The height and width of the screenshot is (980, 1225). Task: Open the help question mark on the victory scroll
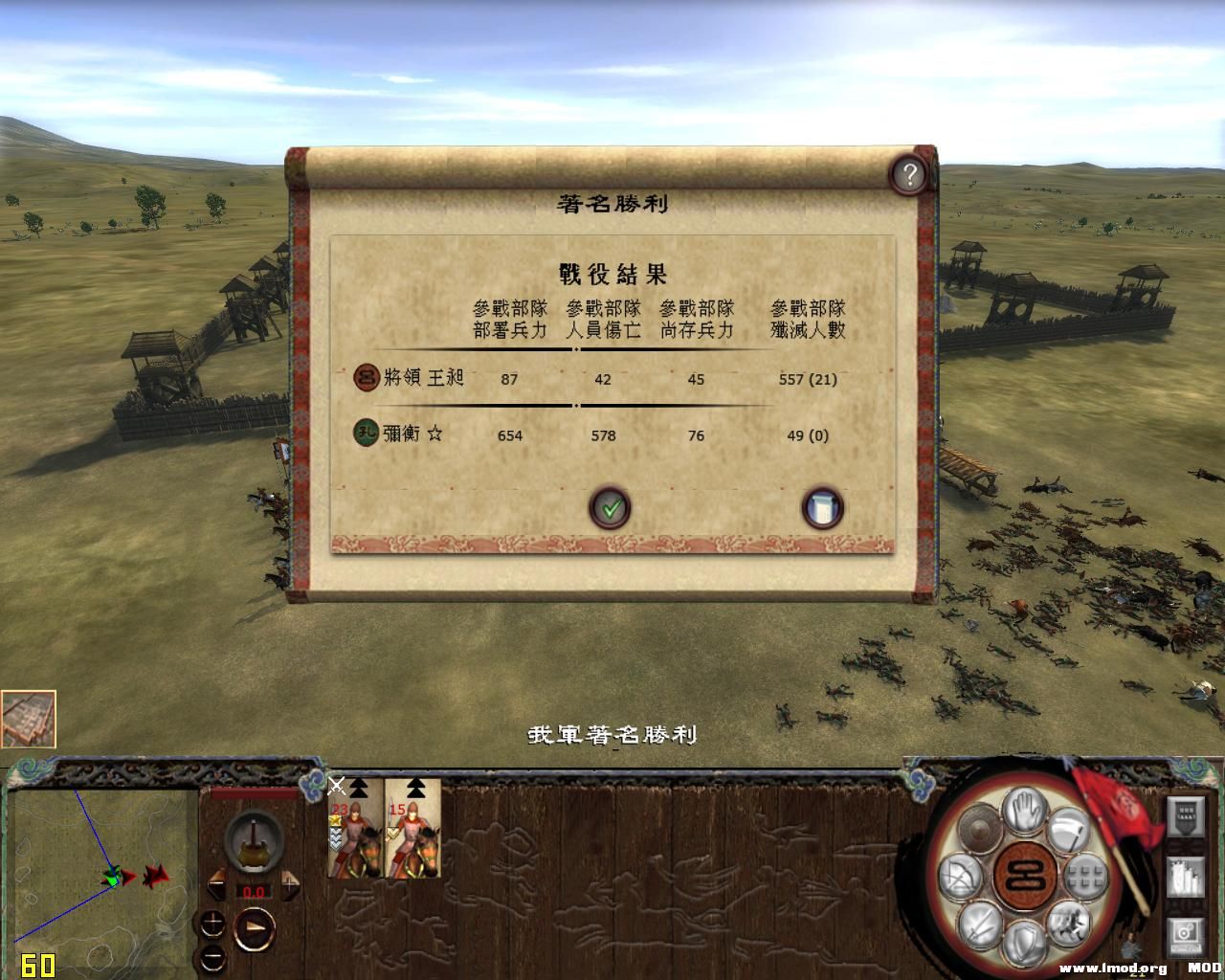click(909, 174)
